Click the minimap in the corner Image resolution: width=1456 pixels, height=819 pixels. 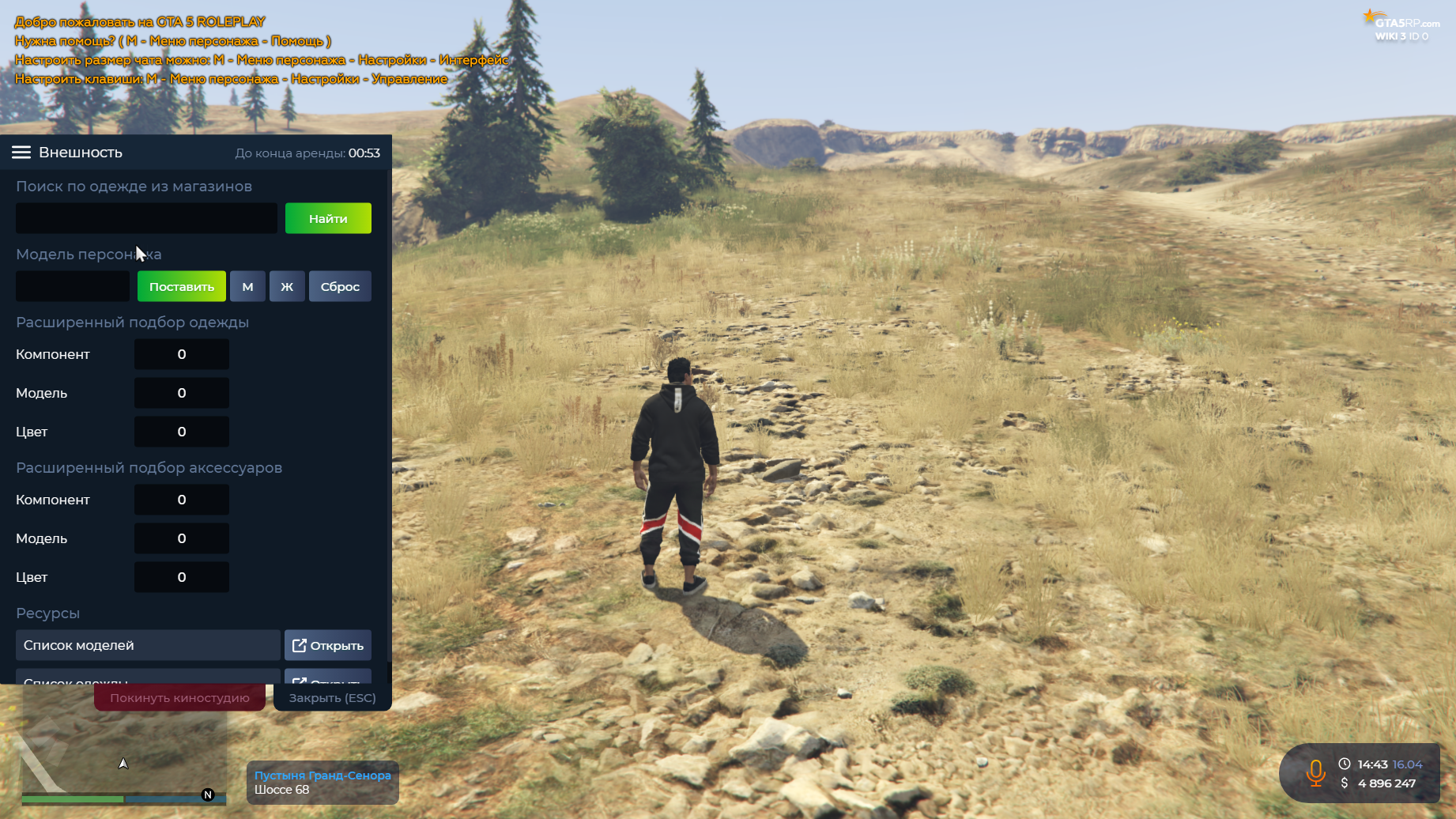tap(123, 757)
